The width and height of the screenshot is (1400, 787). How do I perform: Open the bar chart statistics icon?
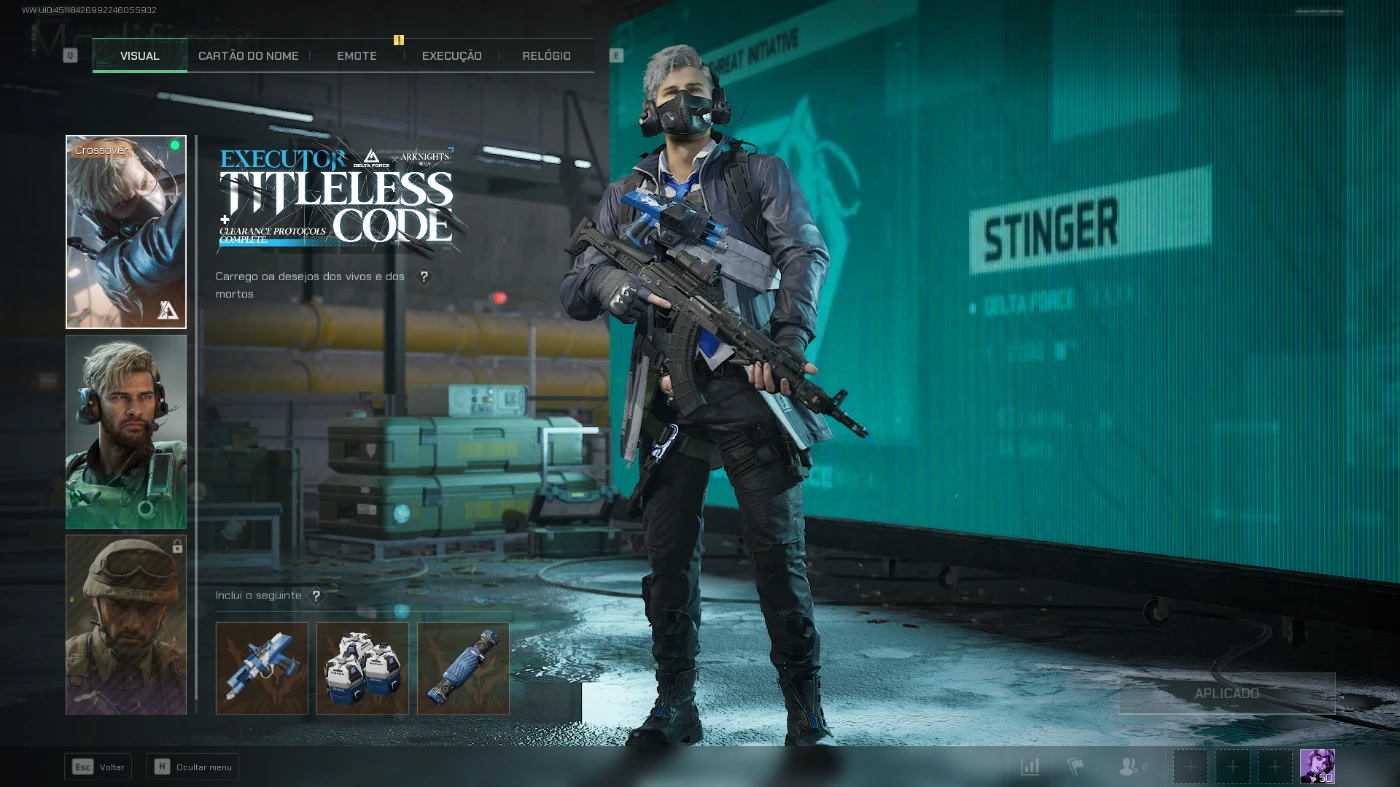click(x=1030, y=767)
